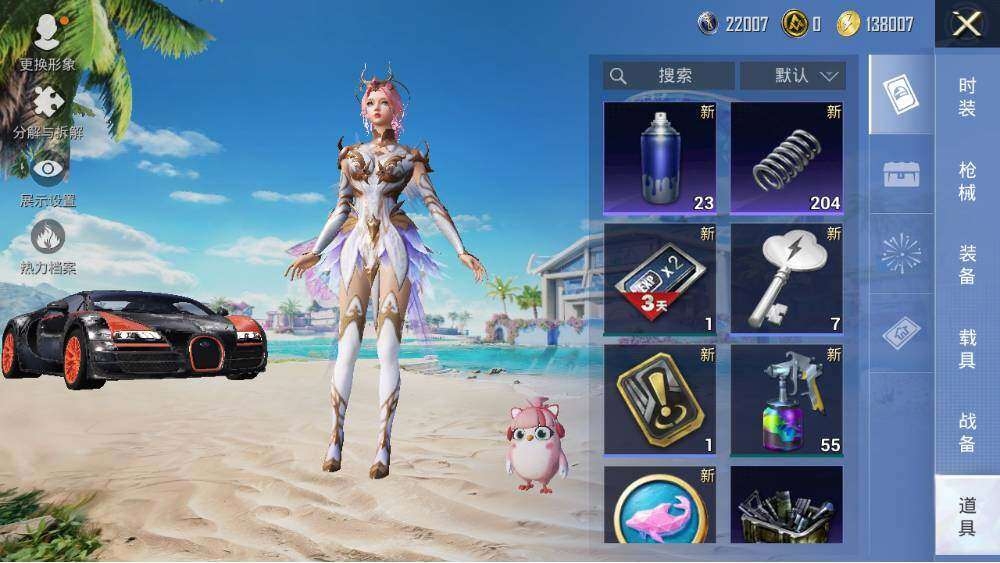This screenshot has height=563, width=1000.
Task: Select the gold exclamation badge item
Action: [x=660, y=400]
